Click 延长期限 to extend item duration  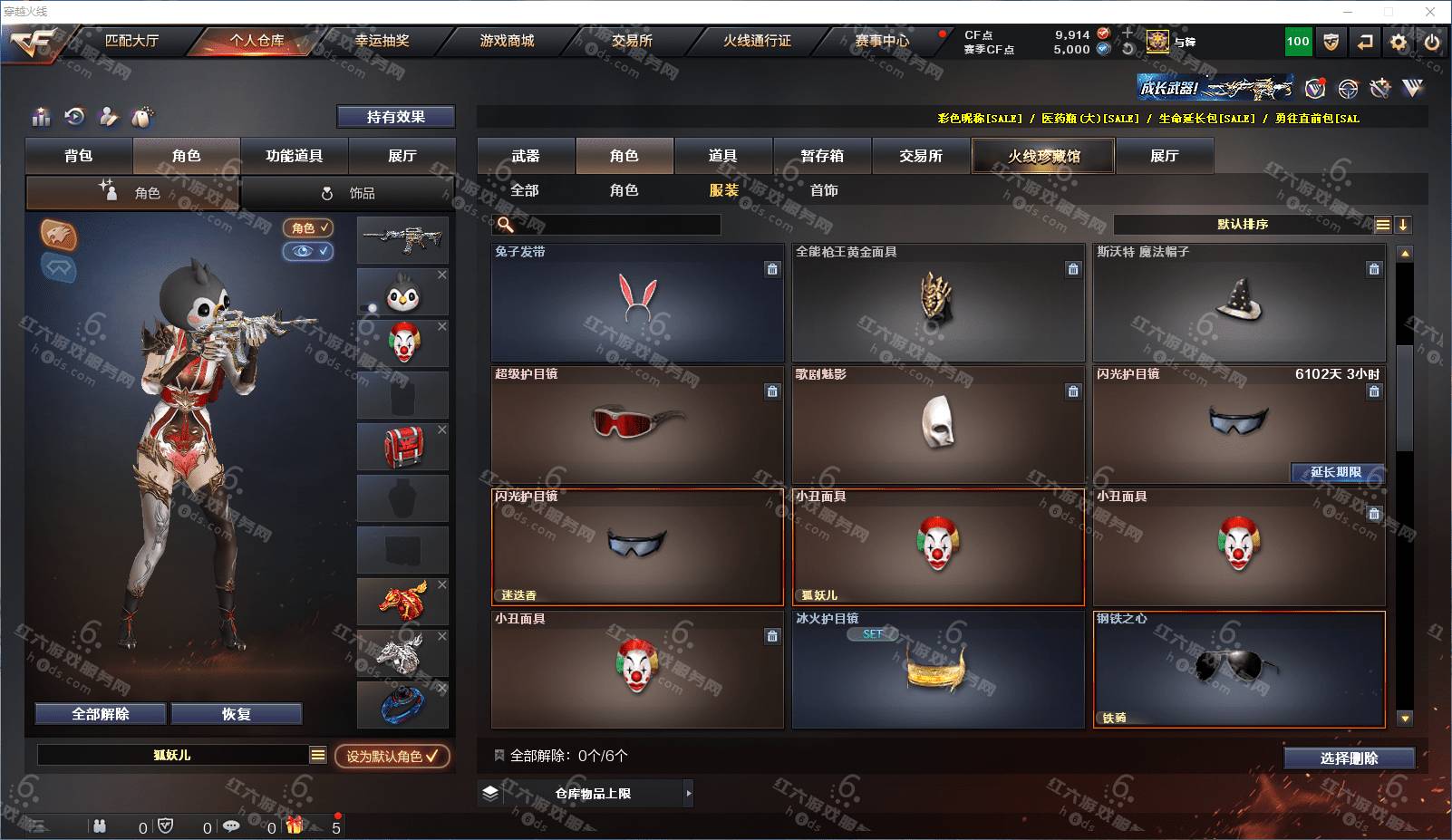1336,472
